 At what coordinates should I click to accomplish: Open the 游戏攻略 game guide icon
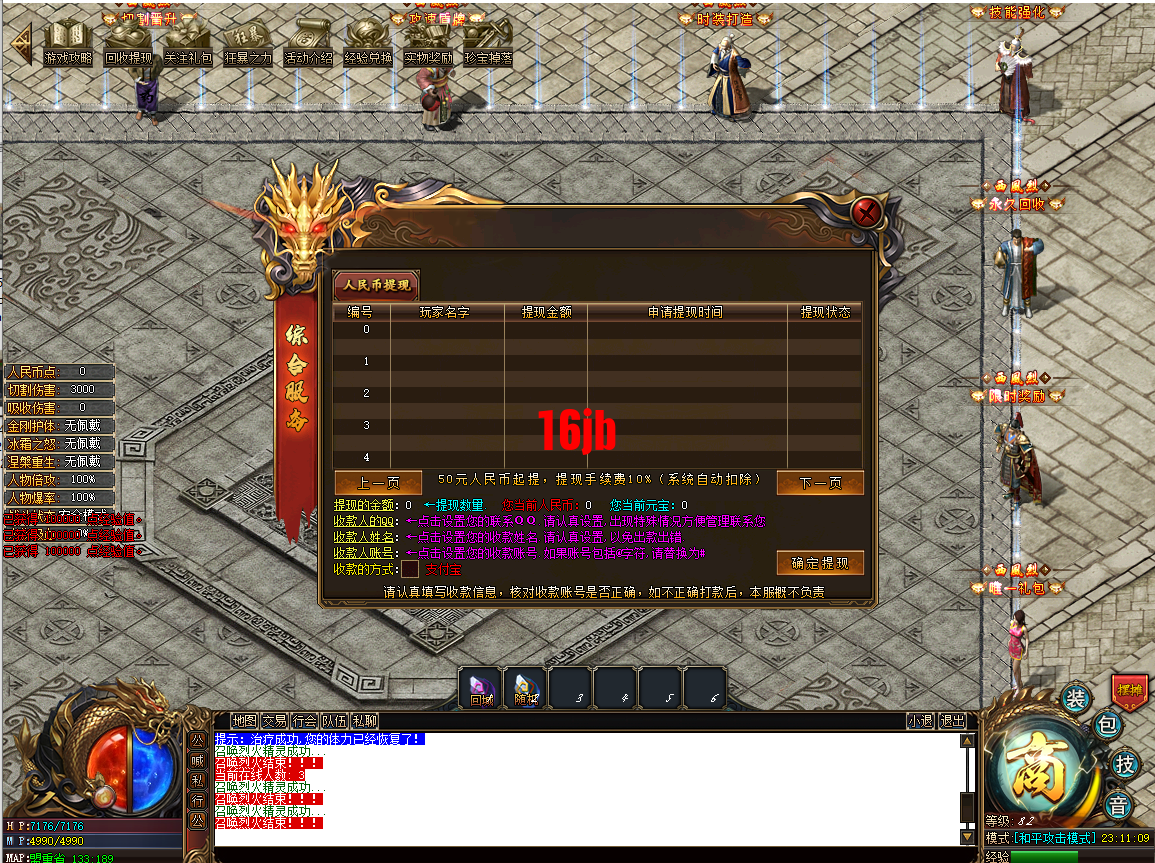point(68,46)
